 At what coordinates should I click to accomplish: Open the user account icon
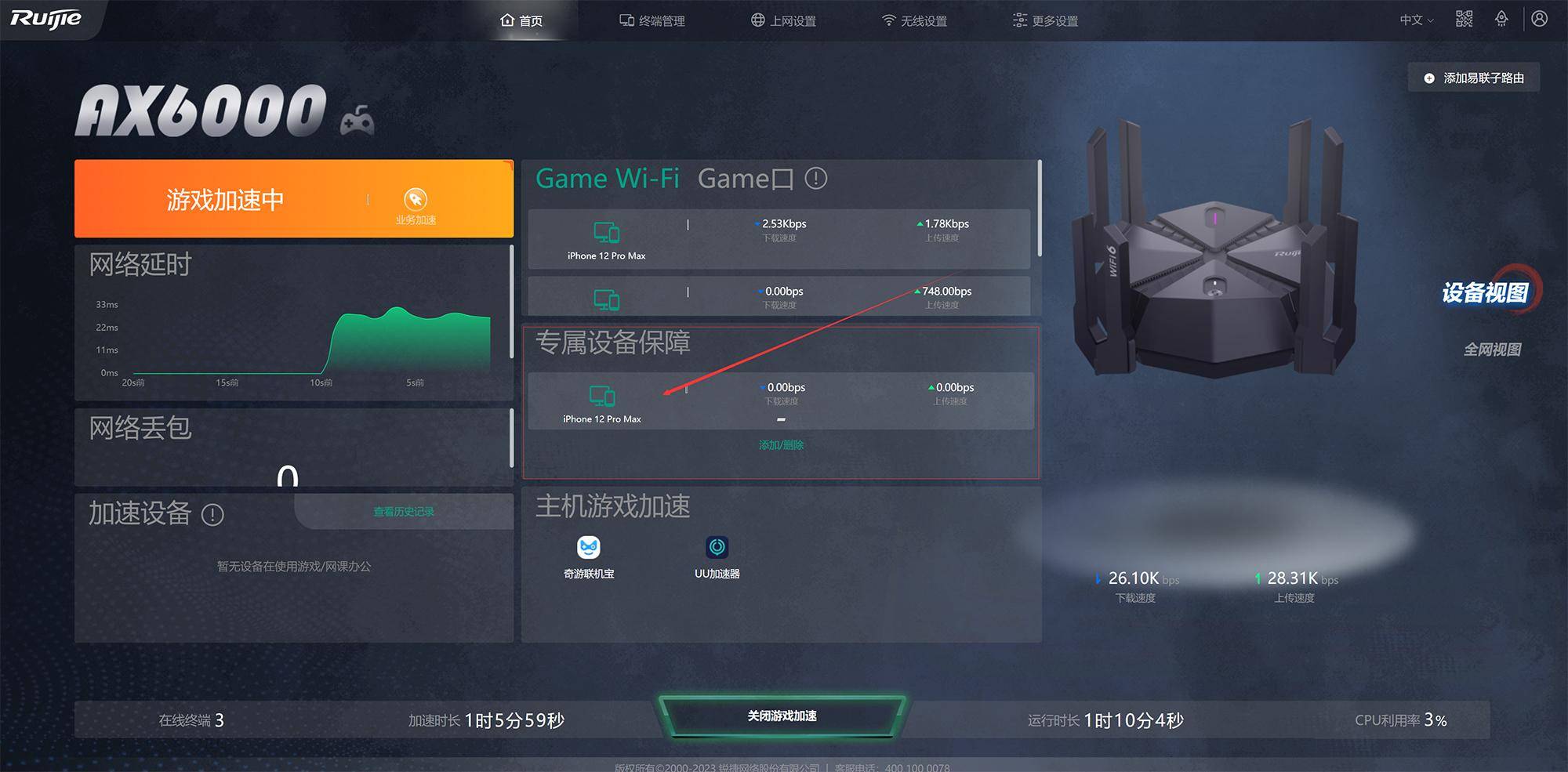coord(1539,19)
